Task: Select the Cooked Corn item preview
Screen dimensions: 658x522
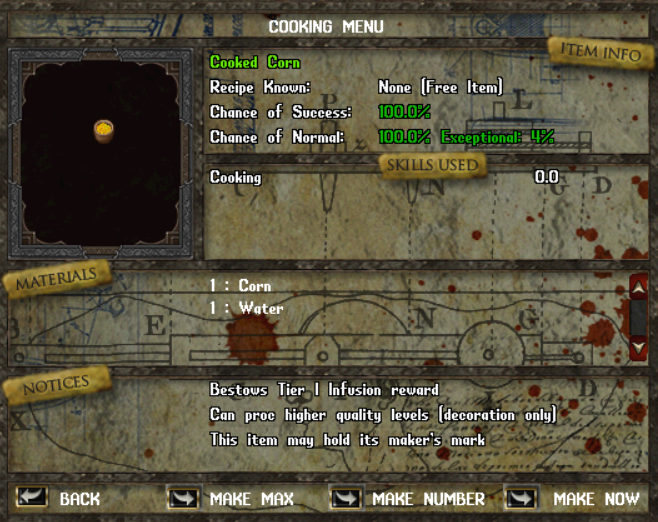Action: [102, 130]
